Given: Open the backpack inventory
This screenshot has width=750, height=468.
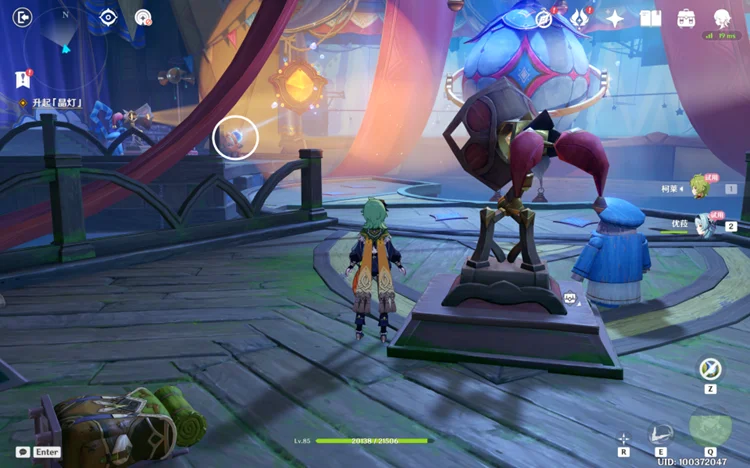Looking at the screenshot, I should [686, 18].
